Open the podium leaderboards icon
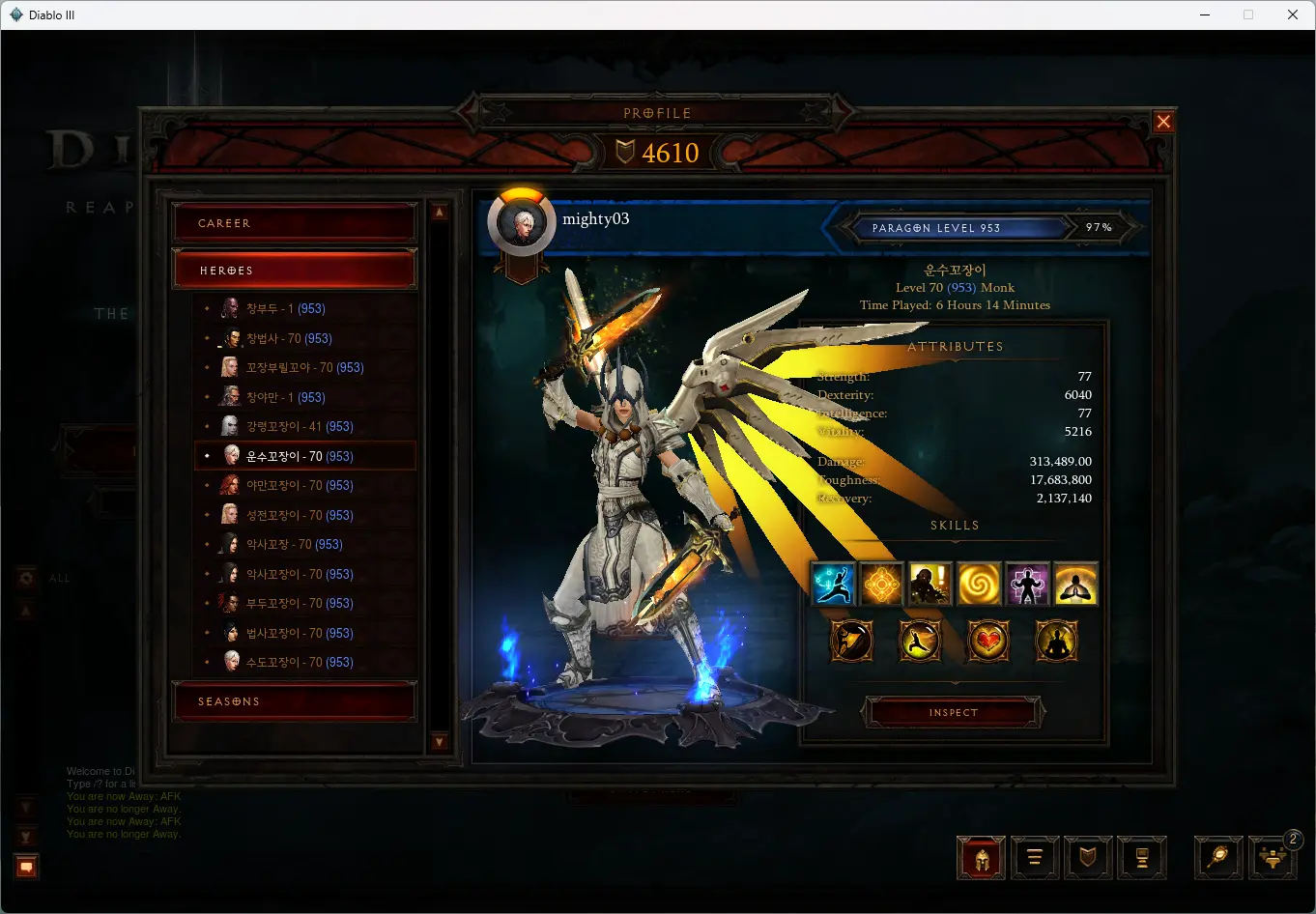 1142,858
